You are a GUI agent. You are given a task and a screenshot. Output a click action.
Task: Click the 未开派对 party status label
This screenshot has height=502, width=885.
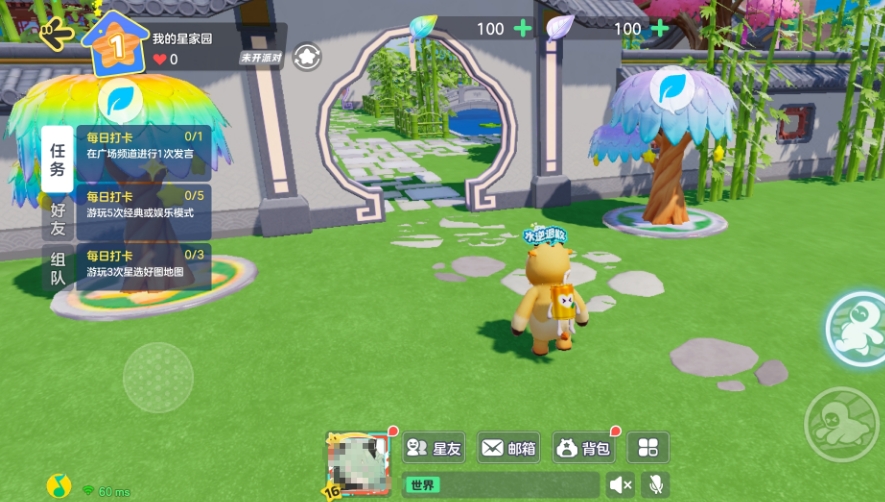tap(261, 58)
